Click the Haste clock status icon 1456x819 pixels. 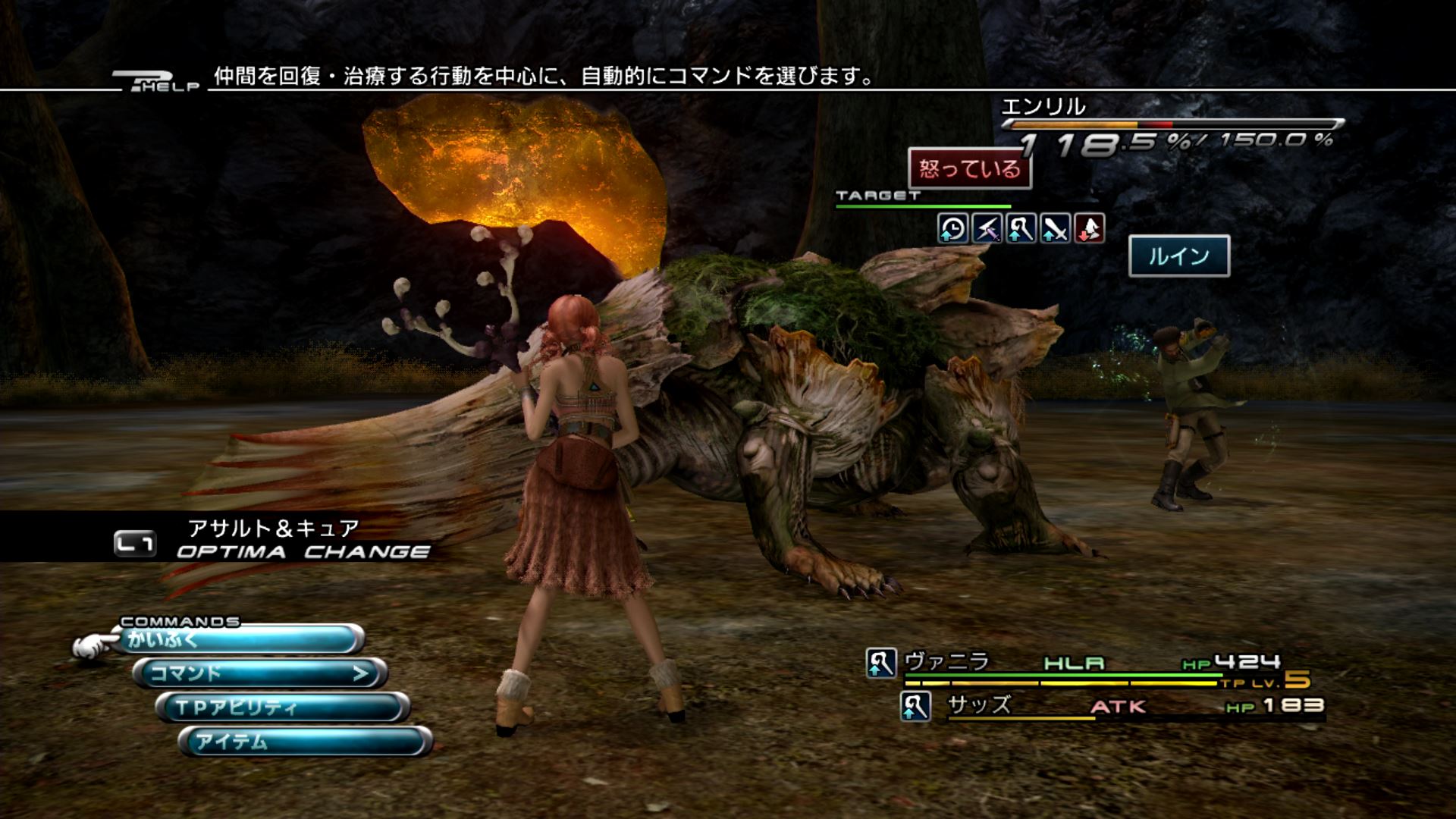(x=952, y=228)
